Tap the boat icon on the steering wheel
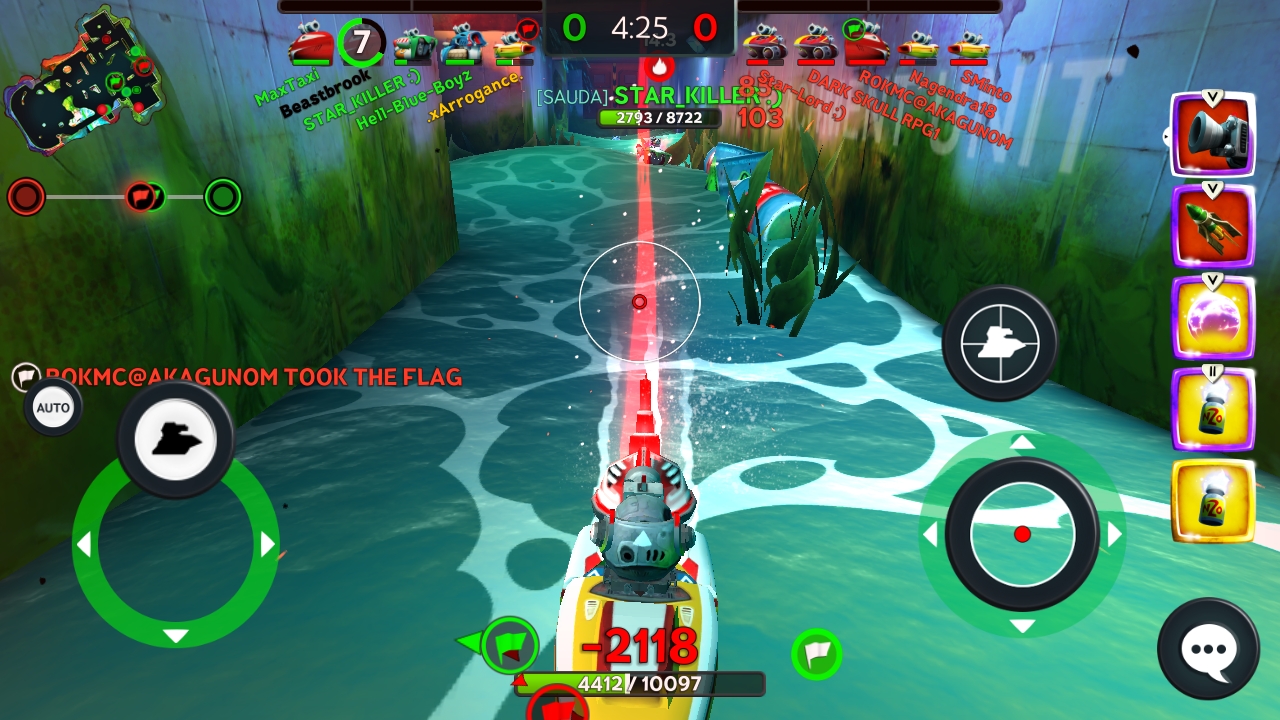The image size is (1280, 720). click(176, 439)
